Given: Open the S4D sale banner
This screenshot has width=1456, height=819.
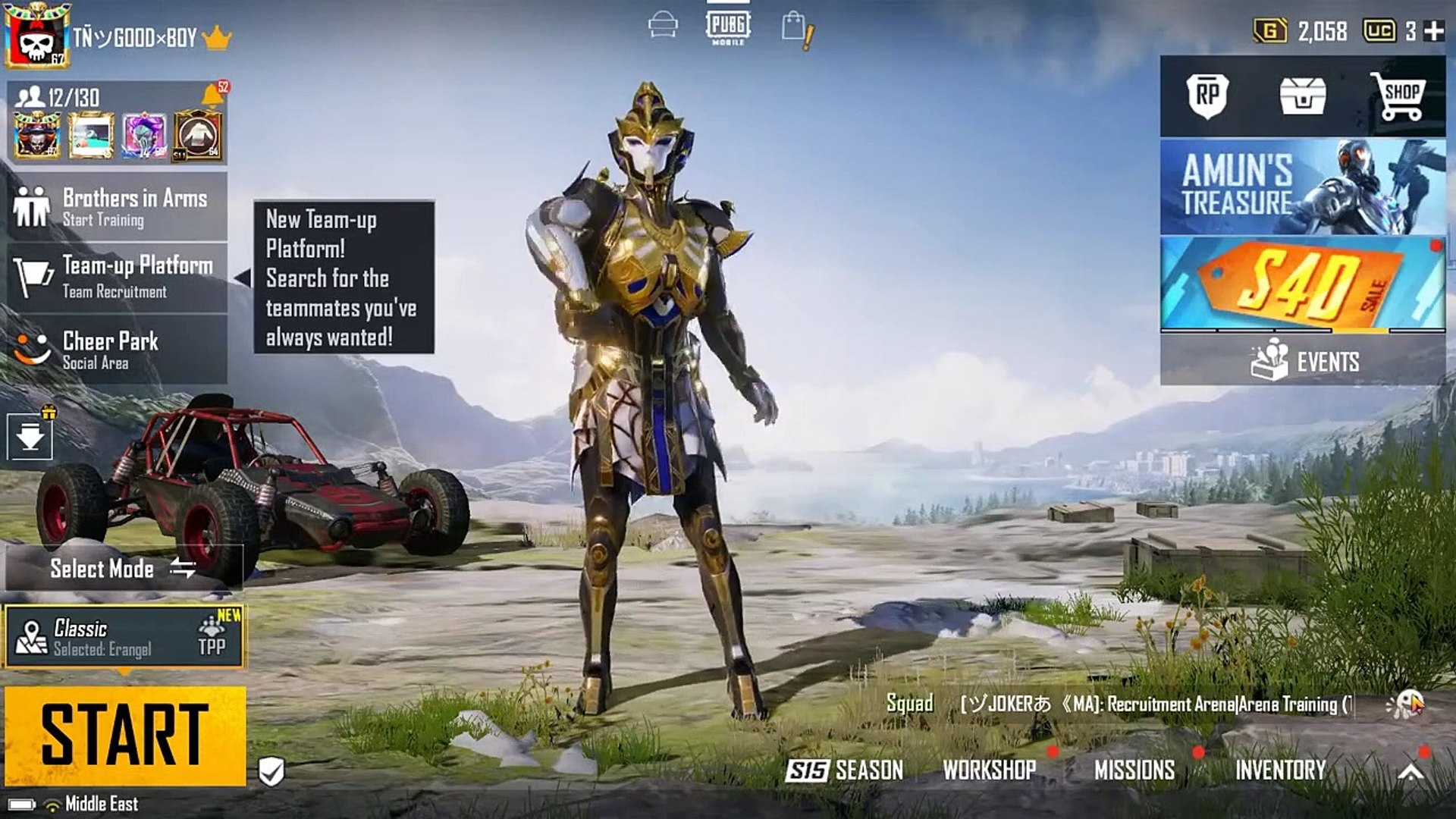Looking at the screenshot, I should point(1302,284).
